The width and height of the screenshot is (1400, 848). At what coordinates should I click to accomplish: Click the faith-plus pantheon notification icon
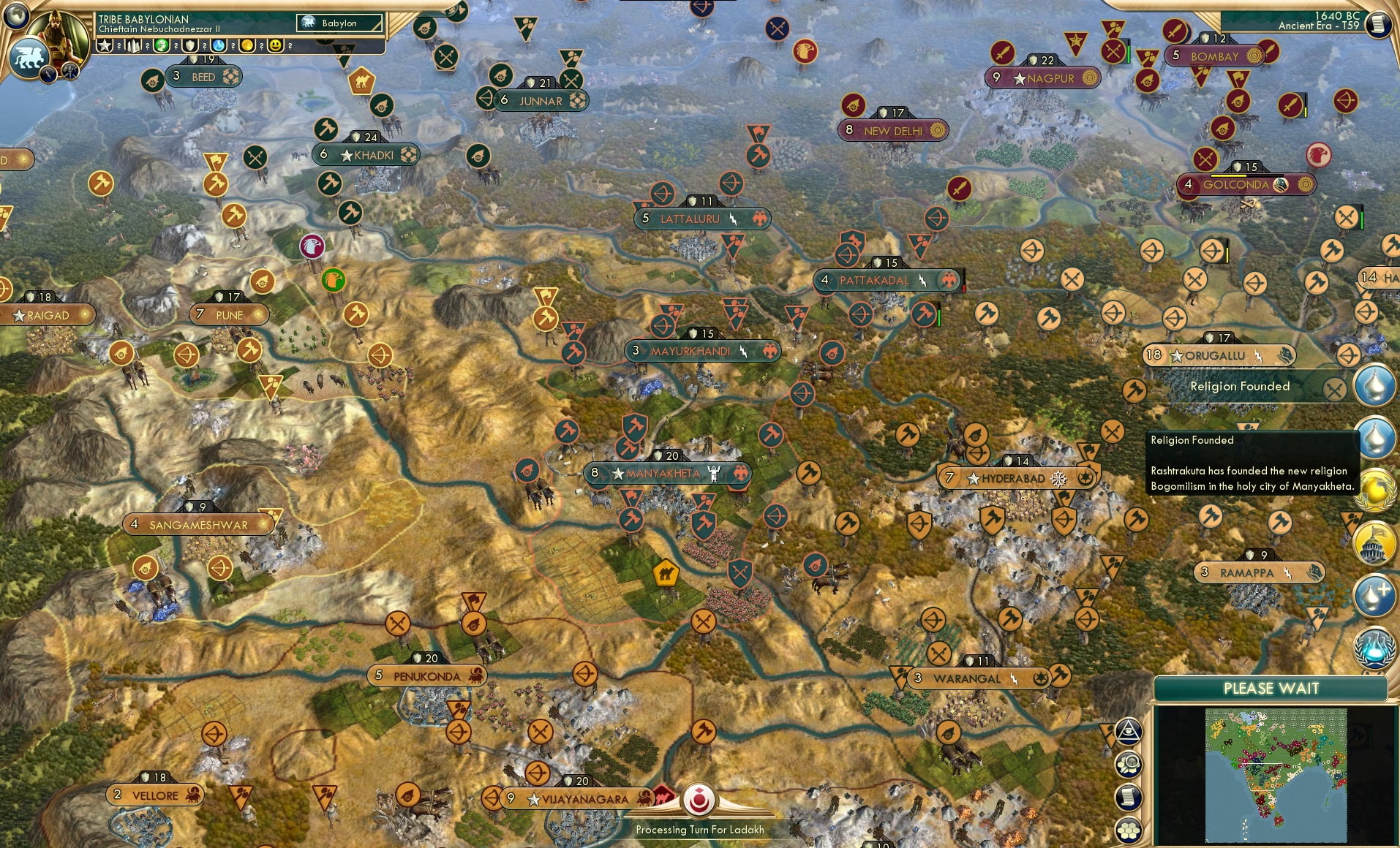click(1375, 594)
